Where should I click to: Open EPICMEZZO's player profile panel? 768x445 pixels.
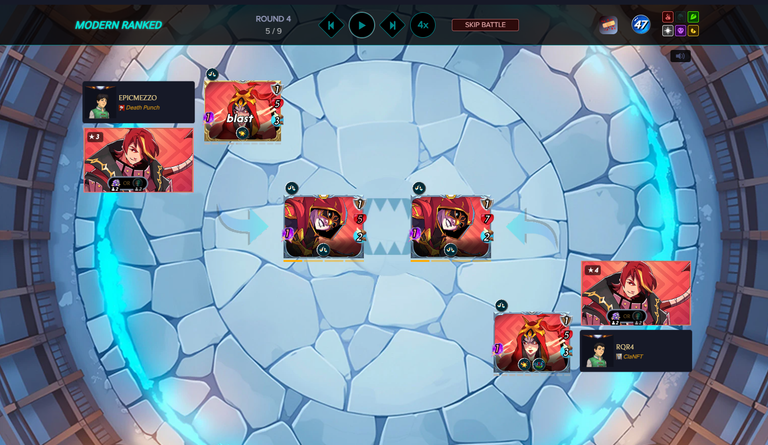pyautogui.click(x=138, y=102)
